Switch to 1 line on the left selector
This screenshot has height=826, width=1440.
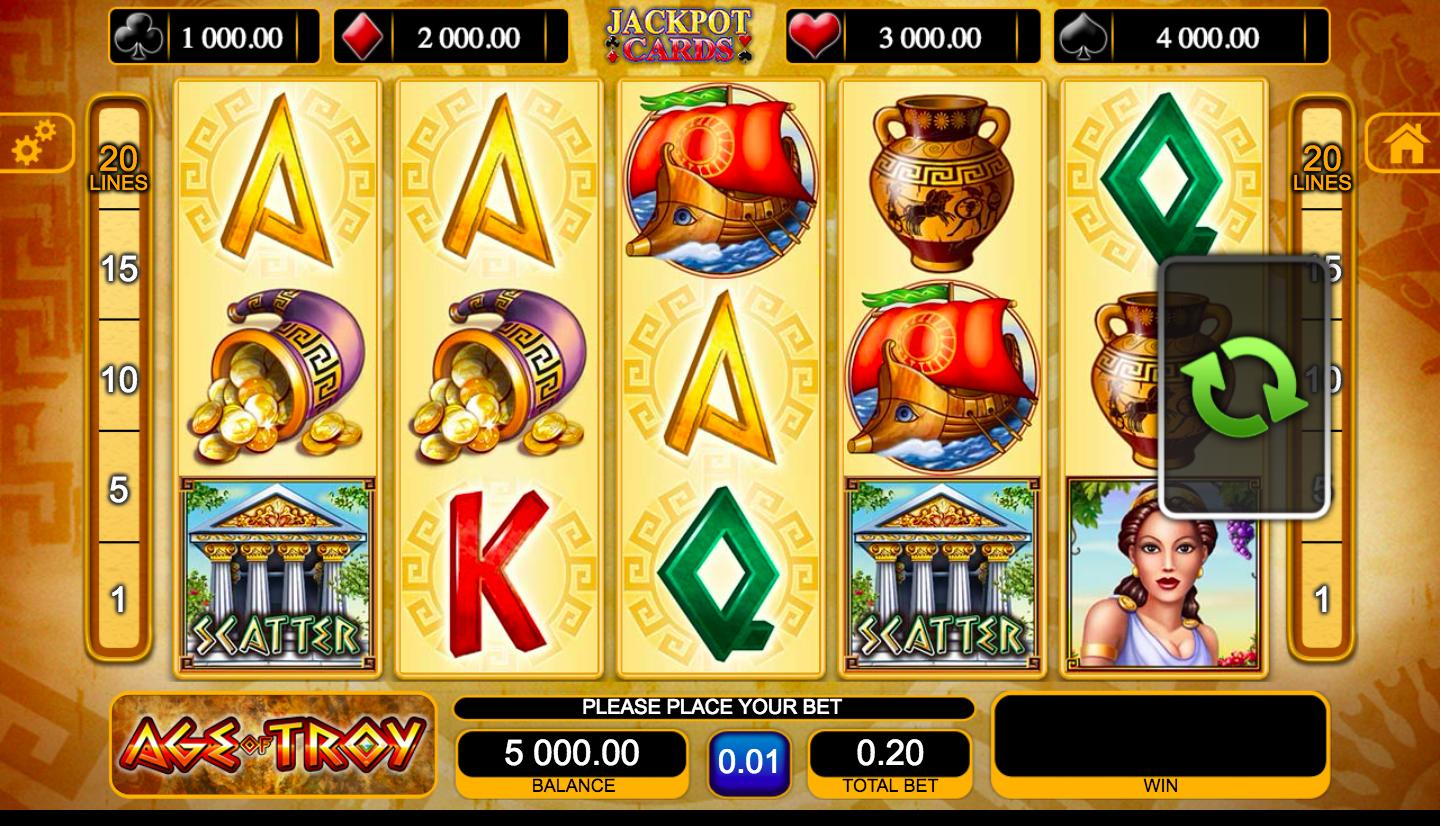tap(119, 599)
